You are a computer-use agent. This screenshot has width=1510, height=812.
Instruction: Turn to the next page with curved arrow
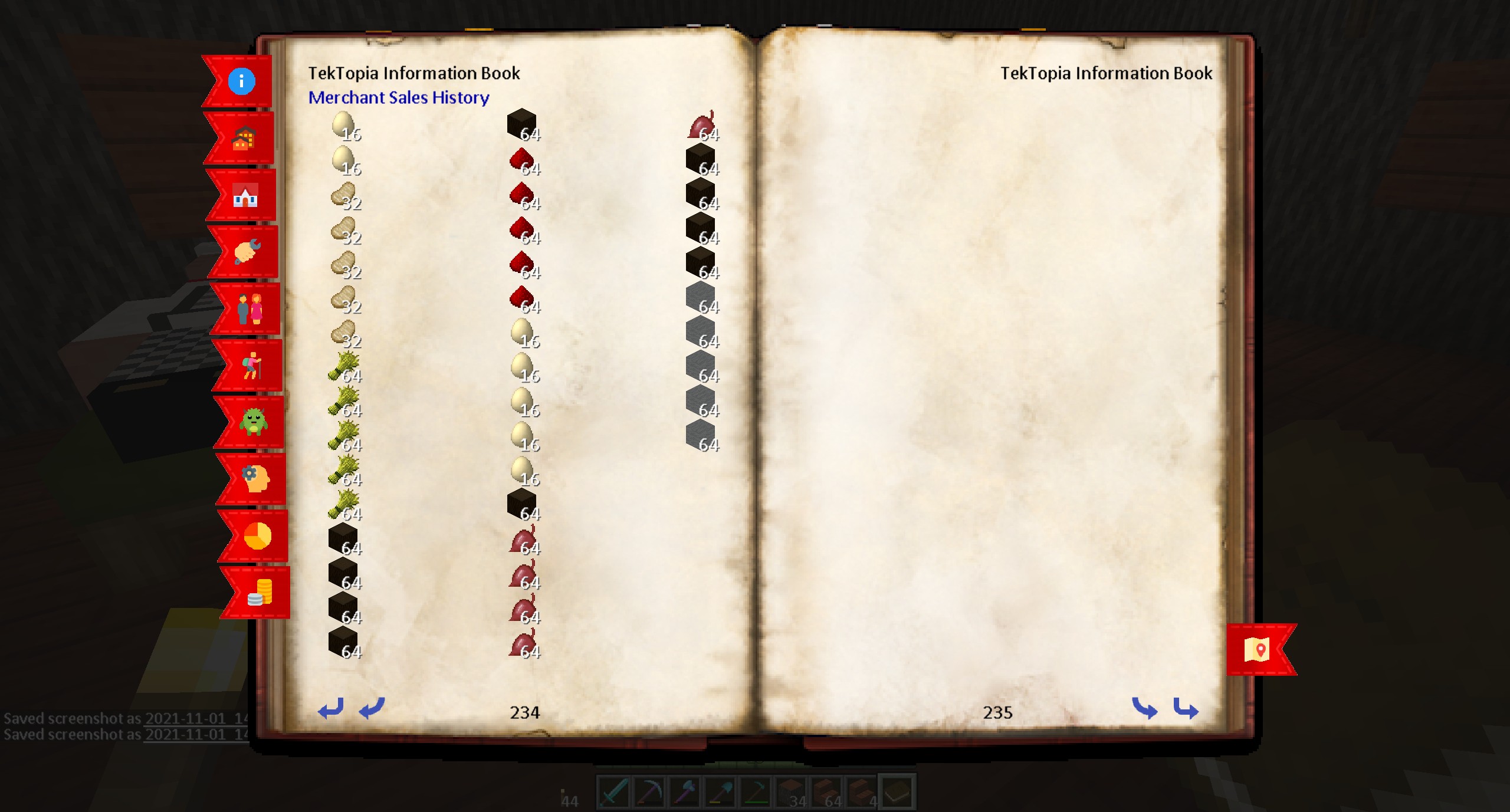click(1144, 708)
